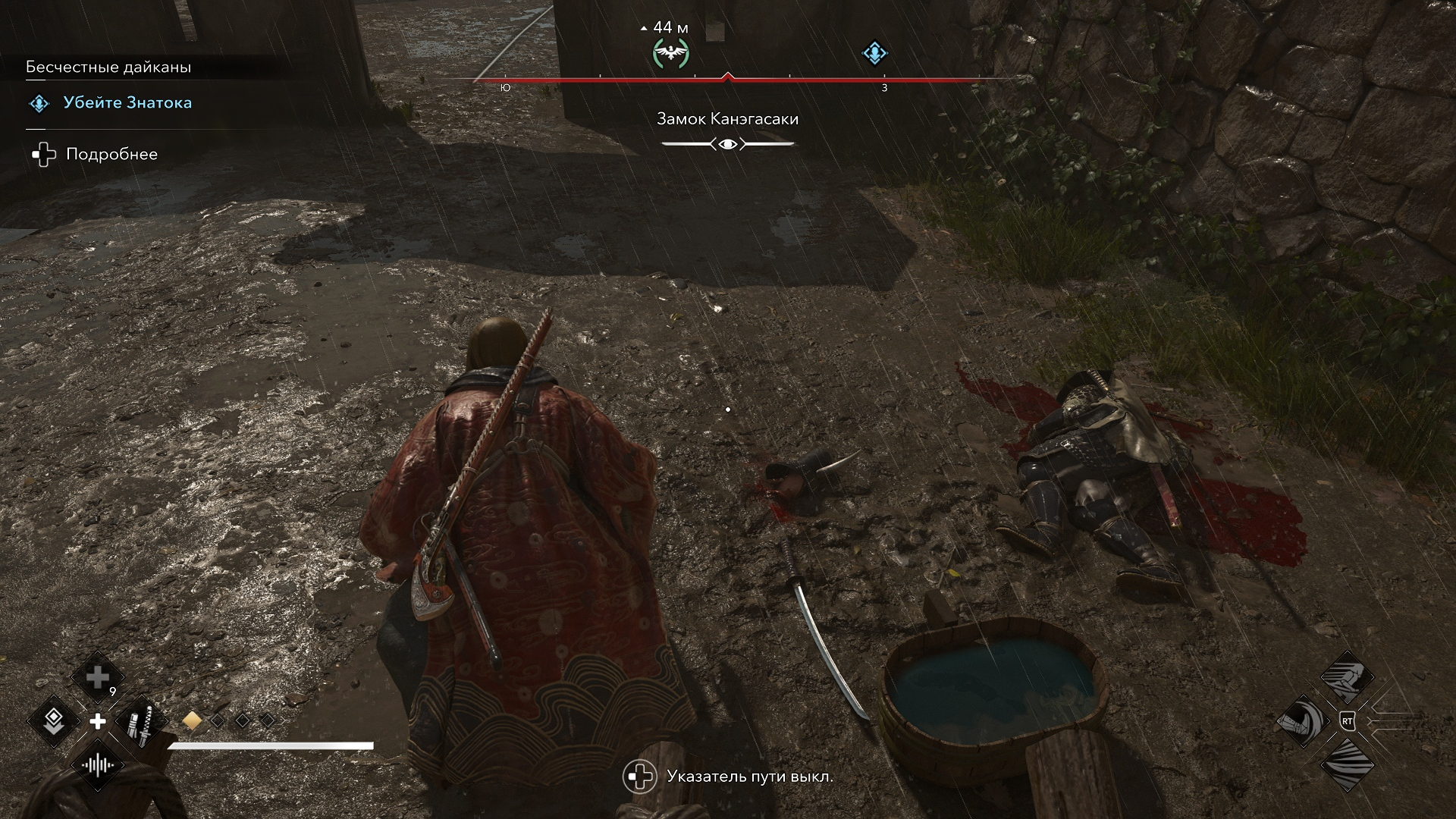Select the blue objective marker on the compass
1456x819 pixels.
875,53
